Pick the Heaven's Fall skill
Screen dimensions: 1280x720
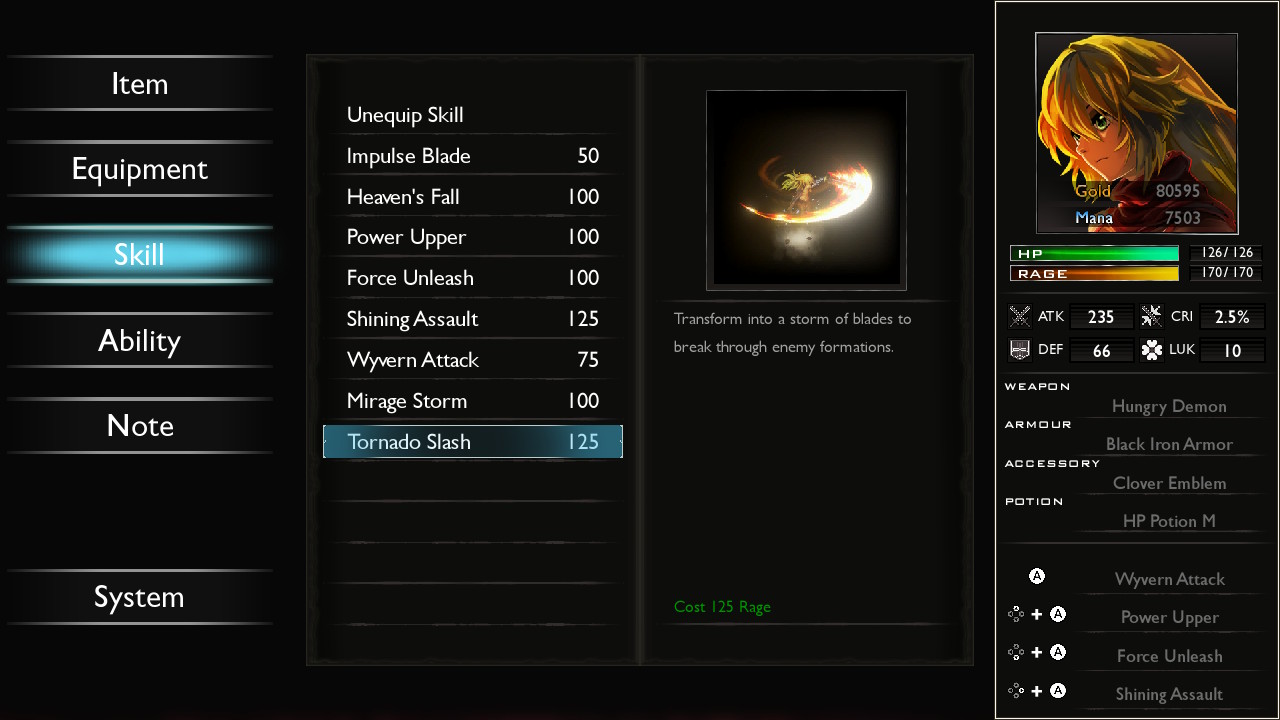coord(472,197)
